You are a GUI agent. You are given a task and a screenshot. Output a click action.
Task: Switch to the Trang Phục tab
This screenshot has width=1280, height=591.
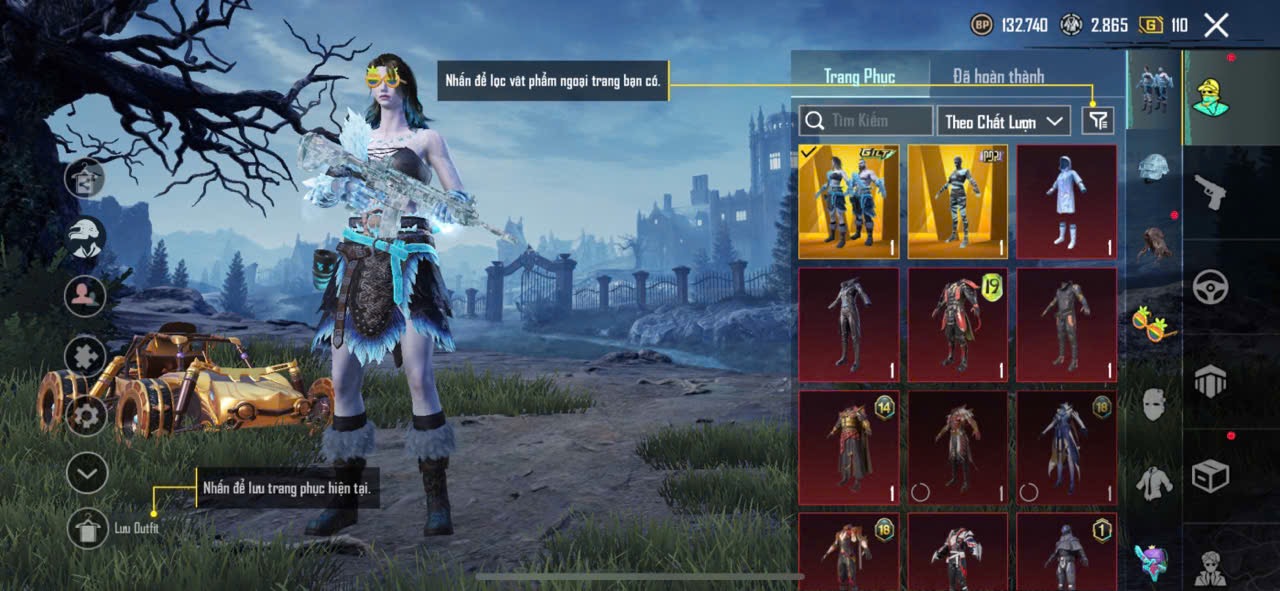[859, 76]
